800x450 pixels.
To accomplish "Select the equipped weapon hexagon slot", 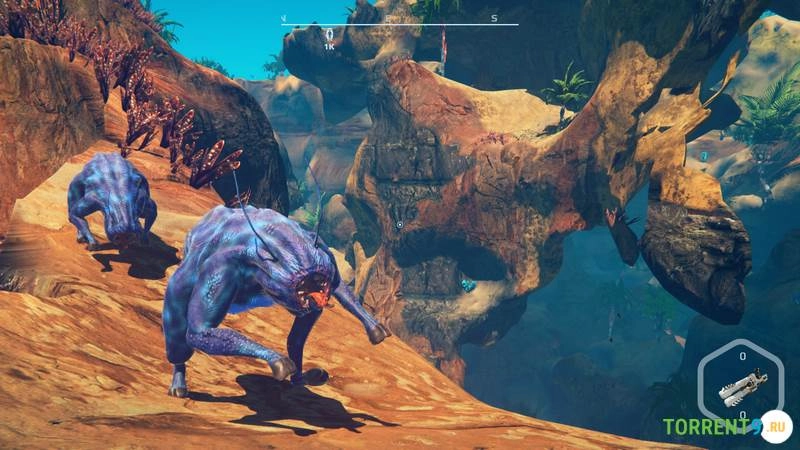I will click(x=742, y=385).
